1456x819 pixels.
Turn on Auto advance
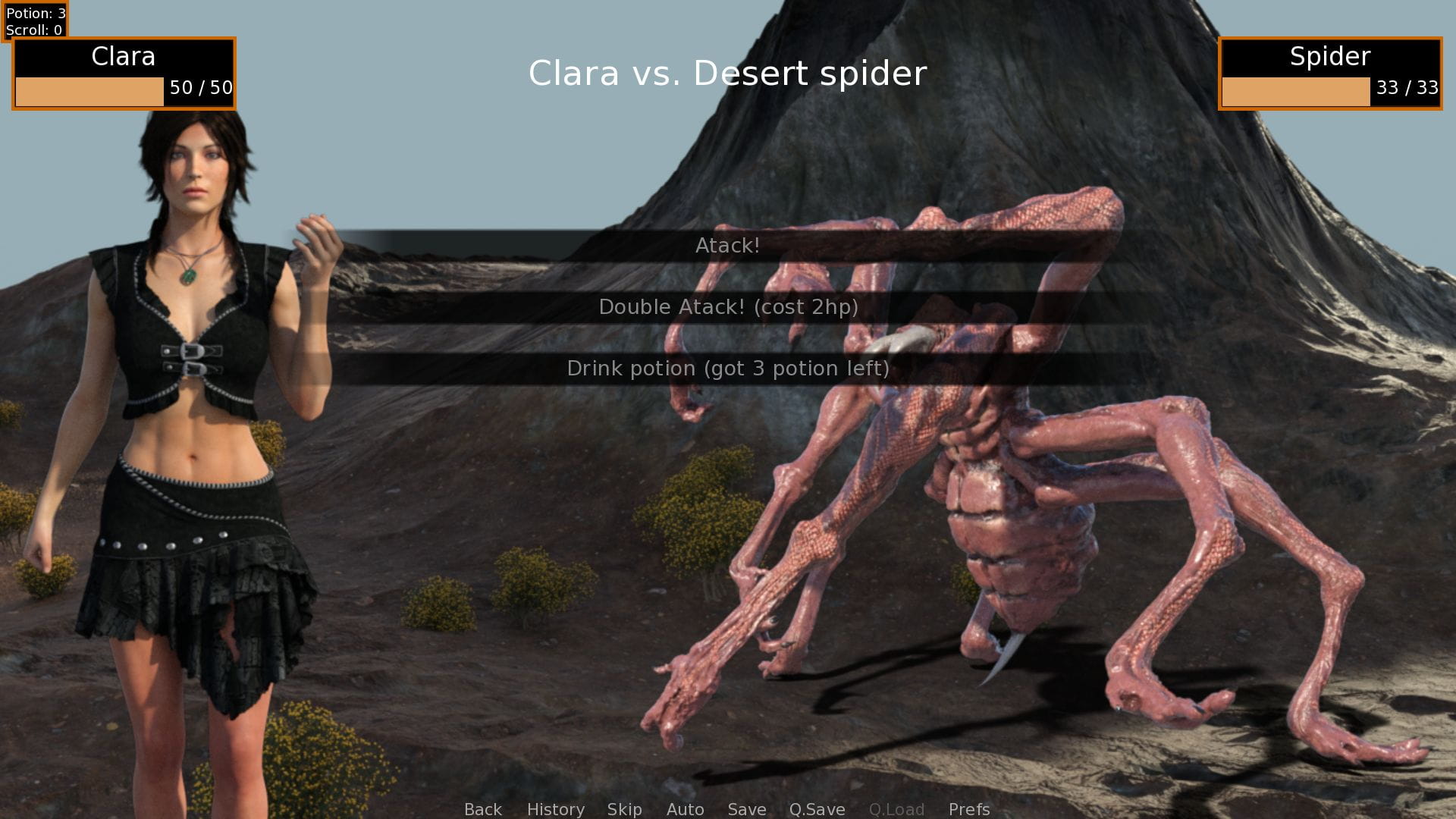(x=685, y=809)
